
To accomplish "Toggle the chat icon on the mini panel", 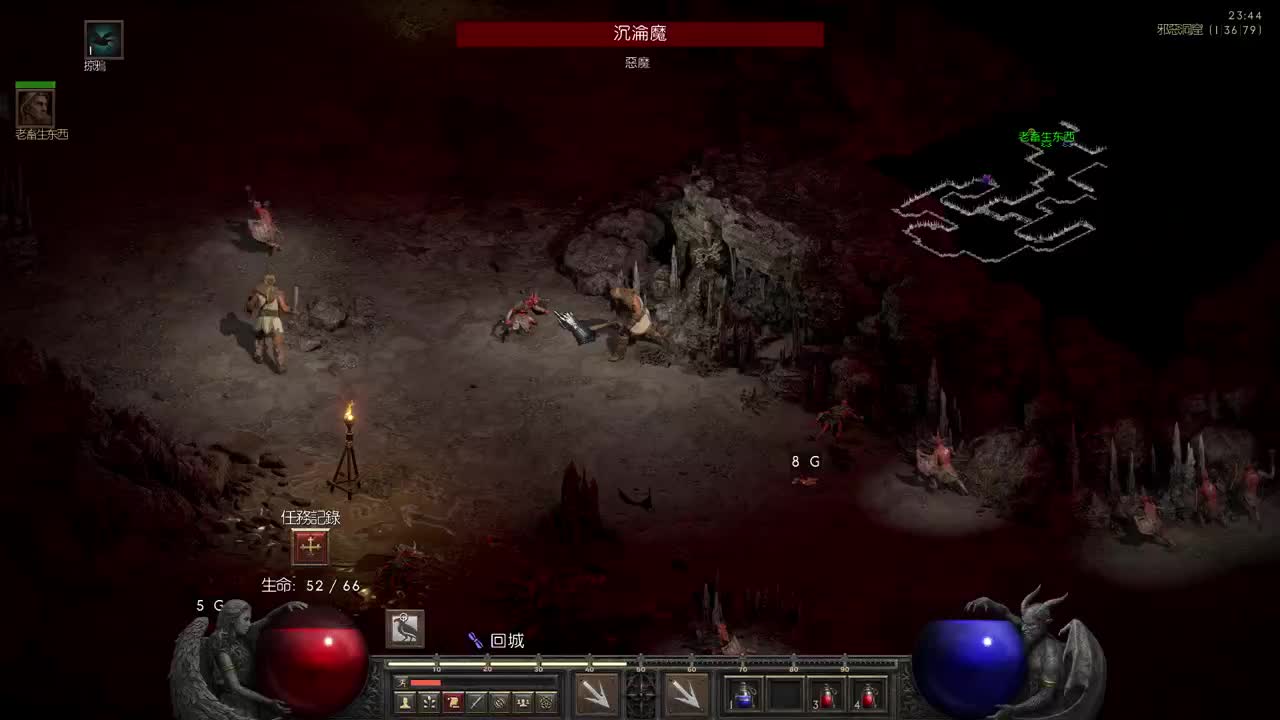I will 497,700.
